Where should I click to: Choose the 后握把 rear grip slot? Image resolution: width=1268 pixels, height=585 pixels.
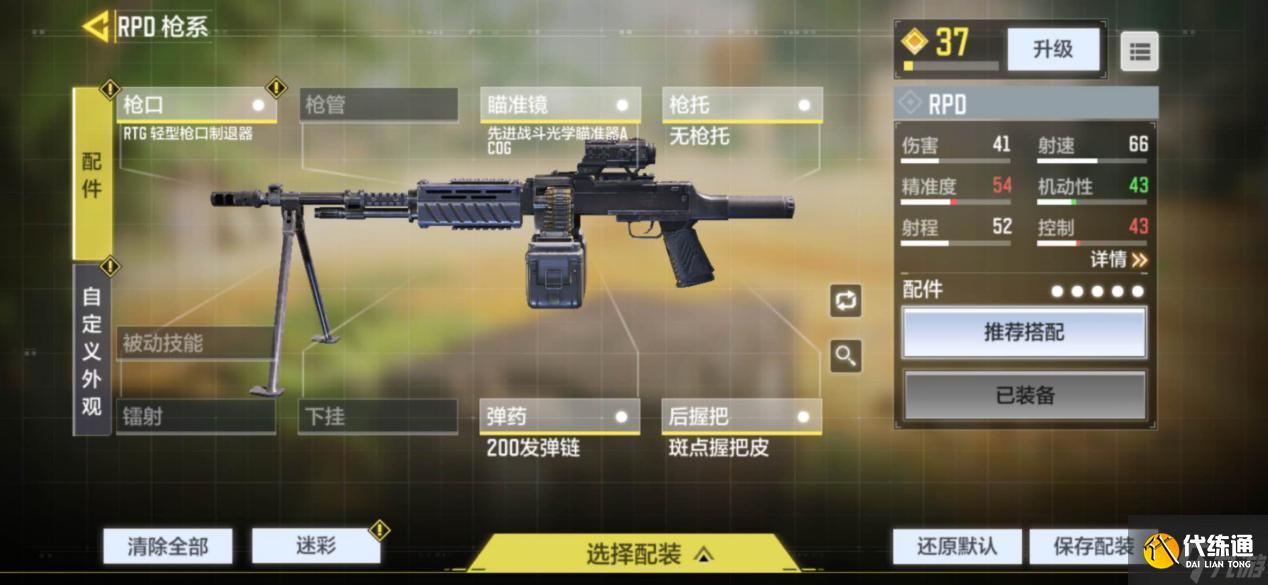(742, 416)
